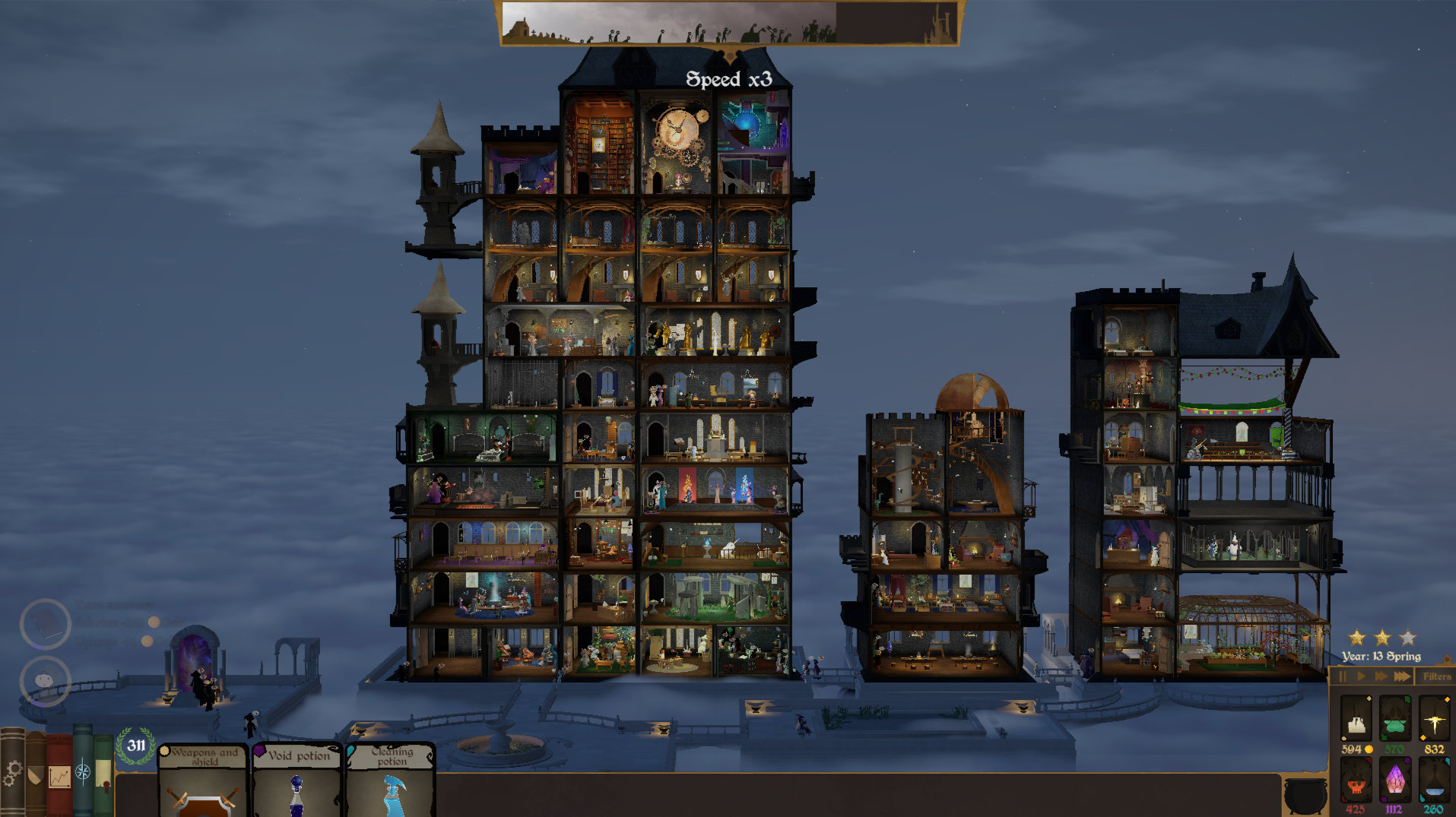Choose the Void potion card
This screenshot has height=817, width=1456.
coord(298,779)
